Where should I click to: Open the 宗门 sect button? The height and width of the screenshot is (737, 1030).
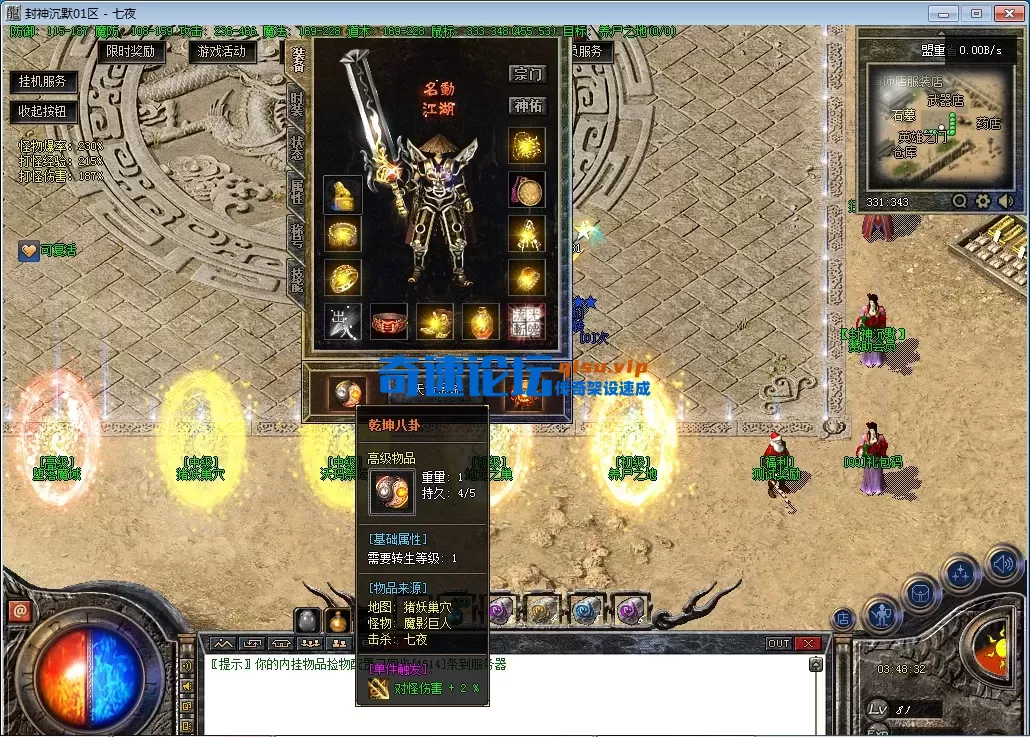[527, 74]
